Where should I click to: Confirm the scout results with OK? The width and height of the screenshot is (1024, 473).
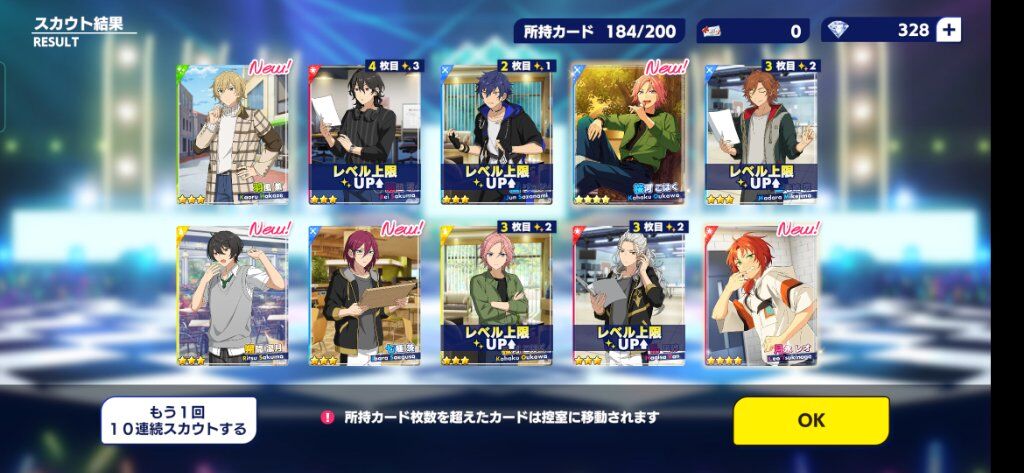[810, 420]
